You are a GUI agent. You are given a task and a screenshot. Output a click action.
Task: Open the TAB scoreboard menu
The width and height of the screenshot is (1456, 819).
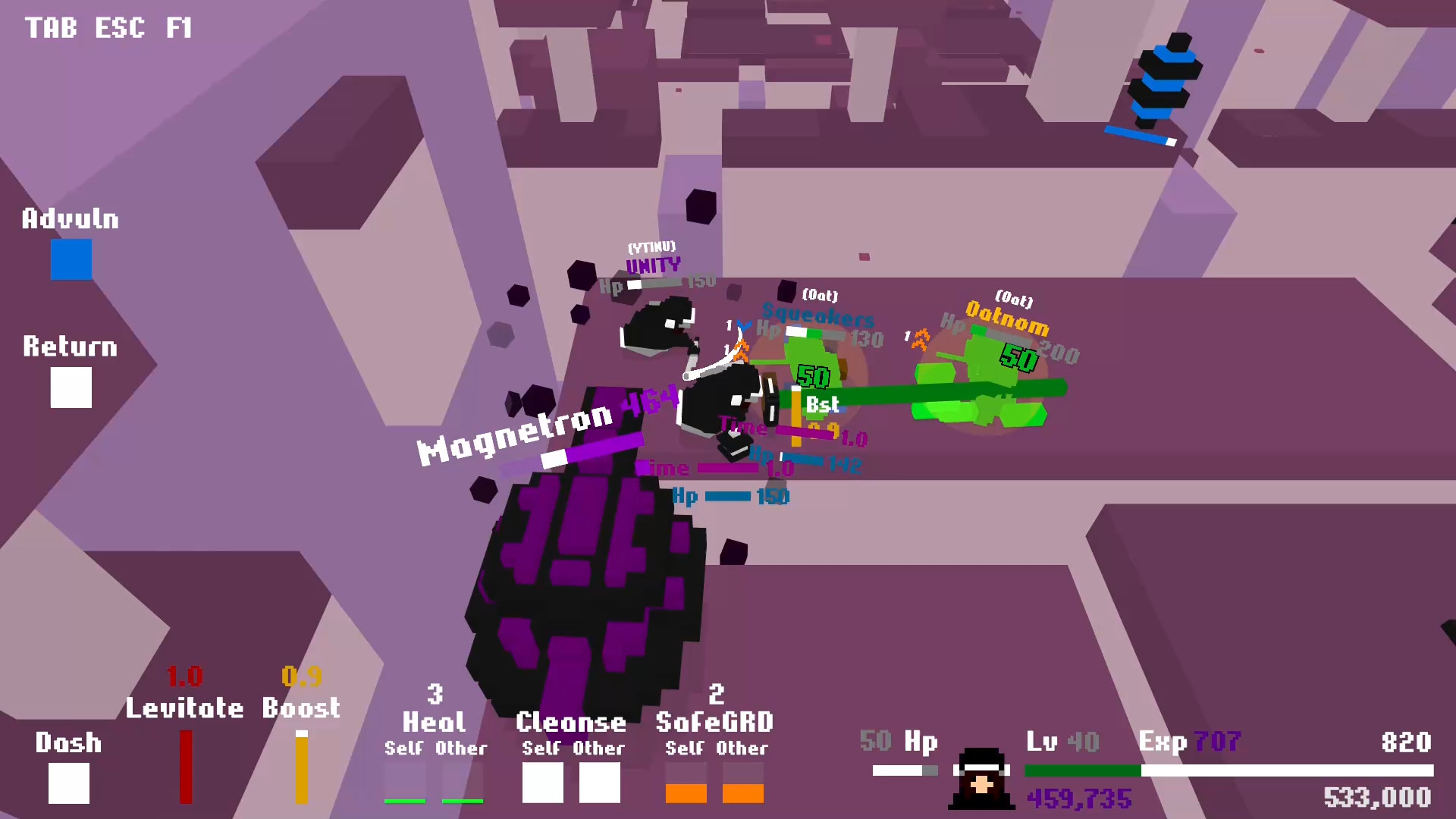[50, 29]
